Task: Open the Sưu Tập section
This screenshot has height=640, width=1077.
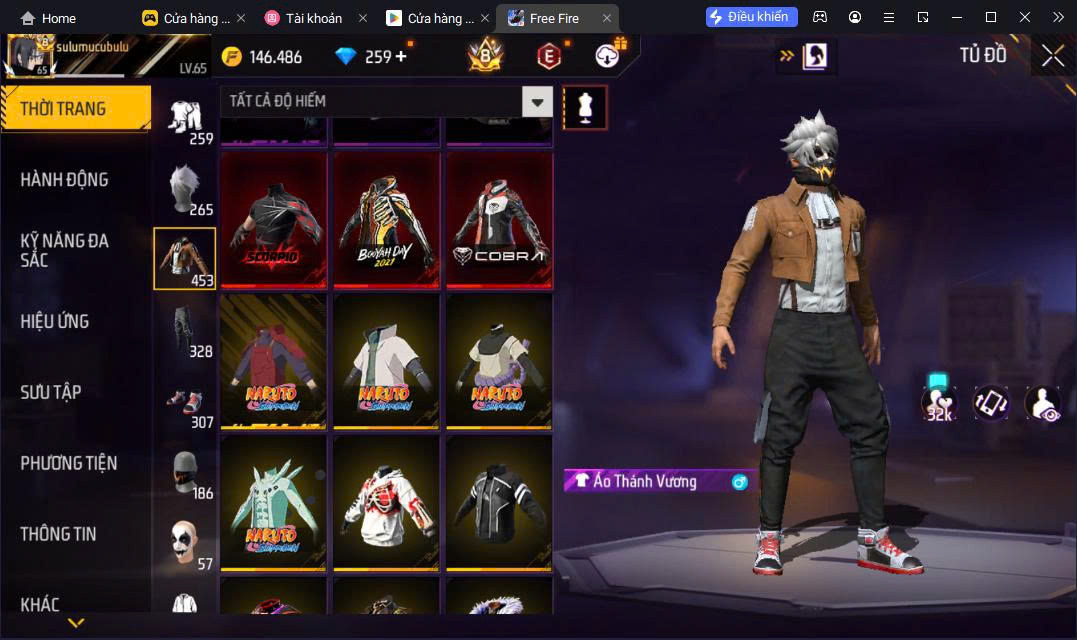Action: (51, 392)
